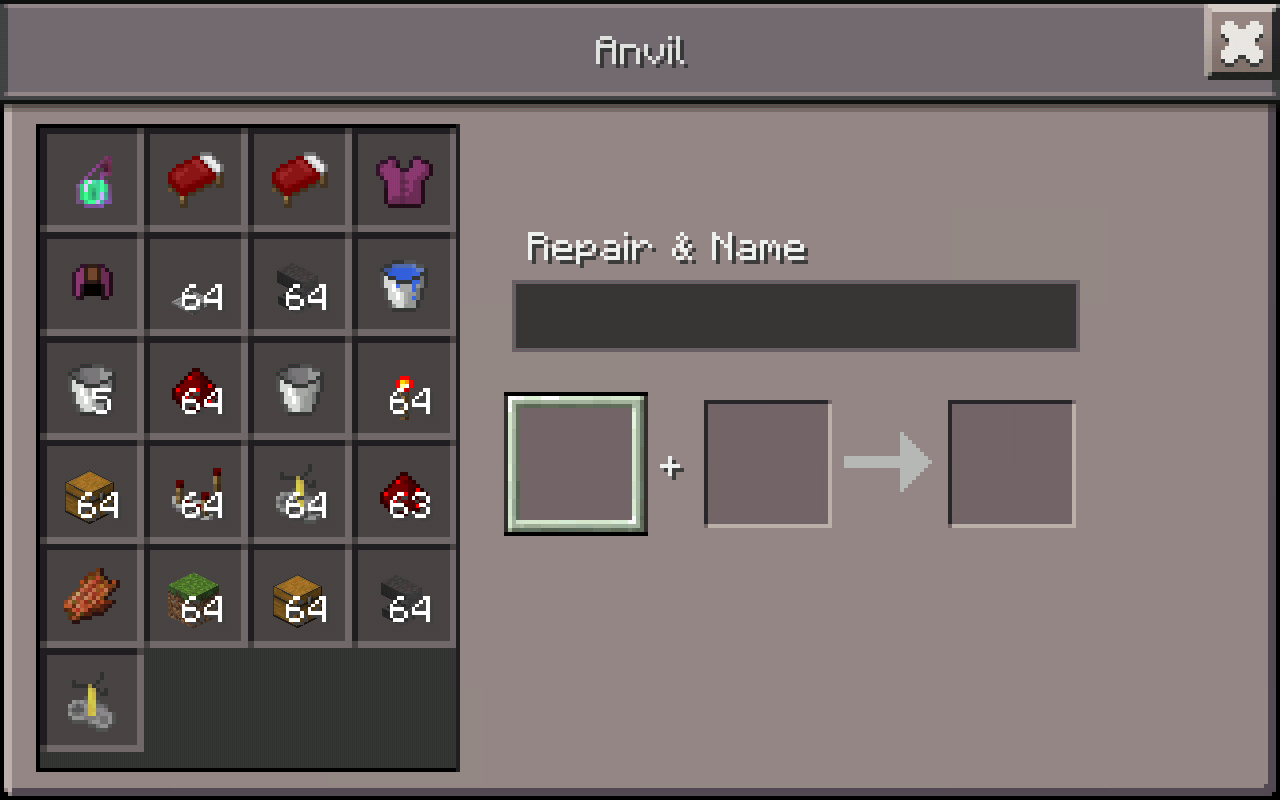Pick up the lever in the bottom inventory slot
This screenshot has width=1280, height=800.
click(x=91, y=701)
